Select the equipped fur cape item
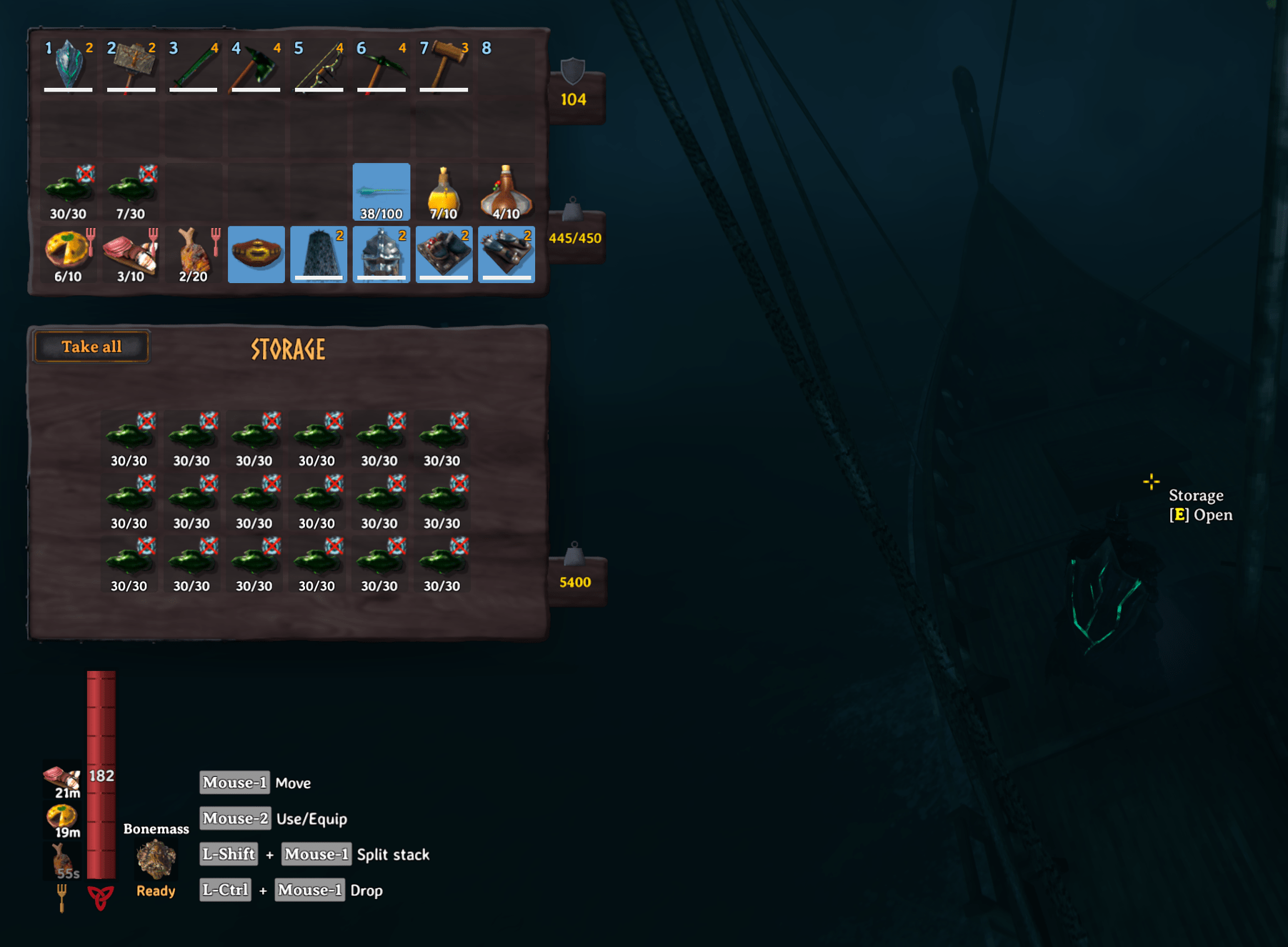 319,254
